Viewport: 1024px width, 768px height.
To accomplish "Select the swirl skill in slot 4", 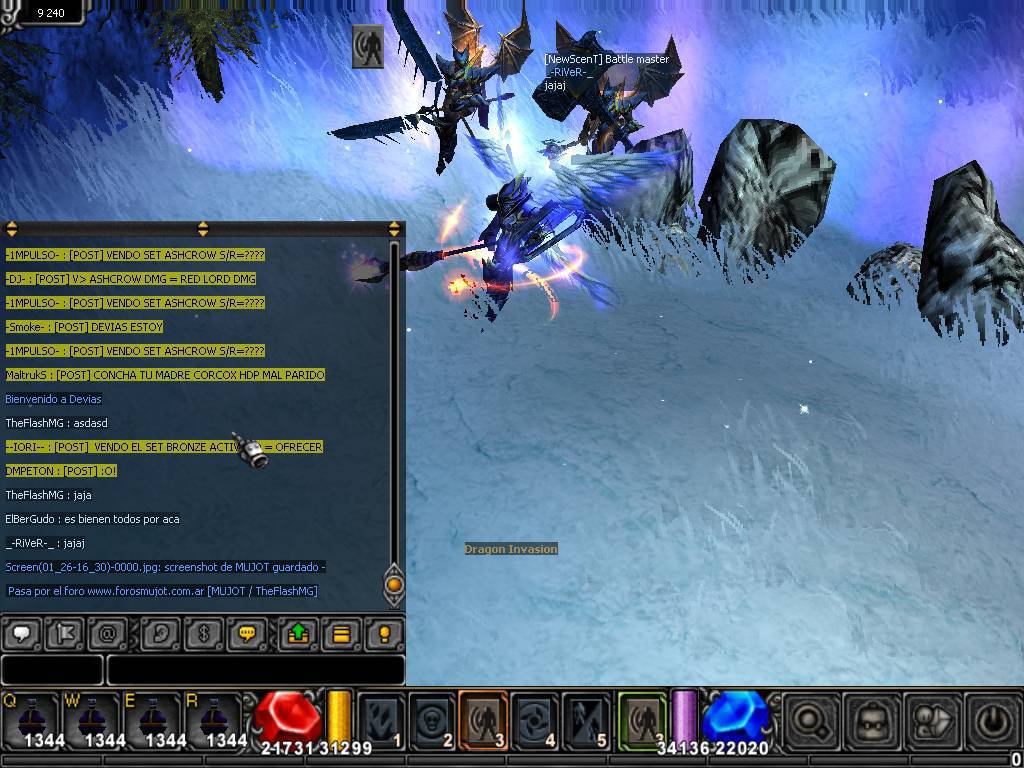I will click(536, 719).
